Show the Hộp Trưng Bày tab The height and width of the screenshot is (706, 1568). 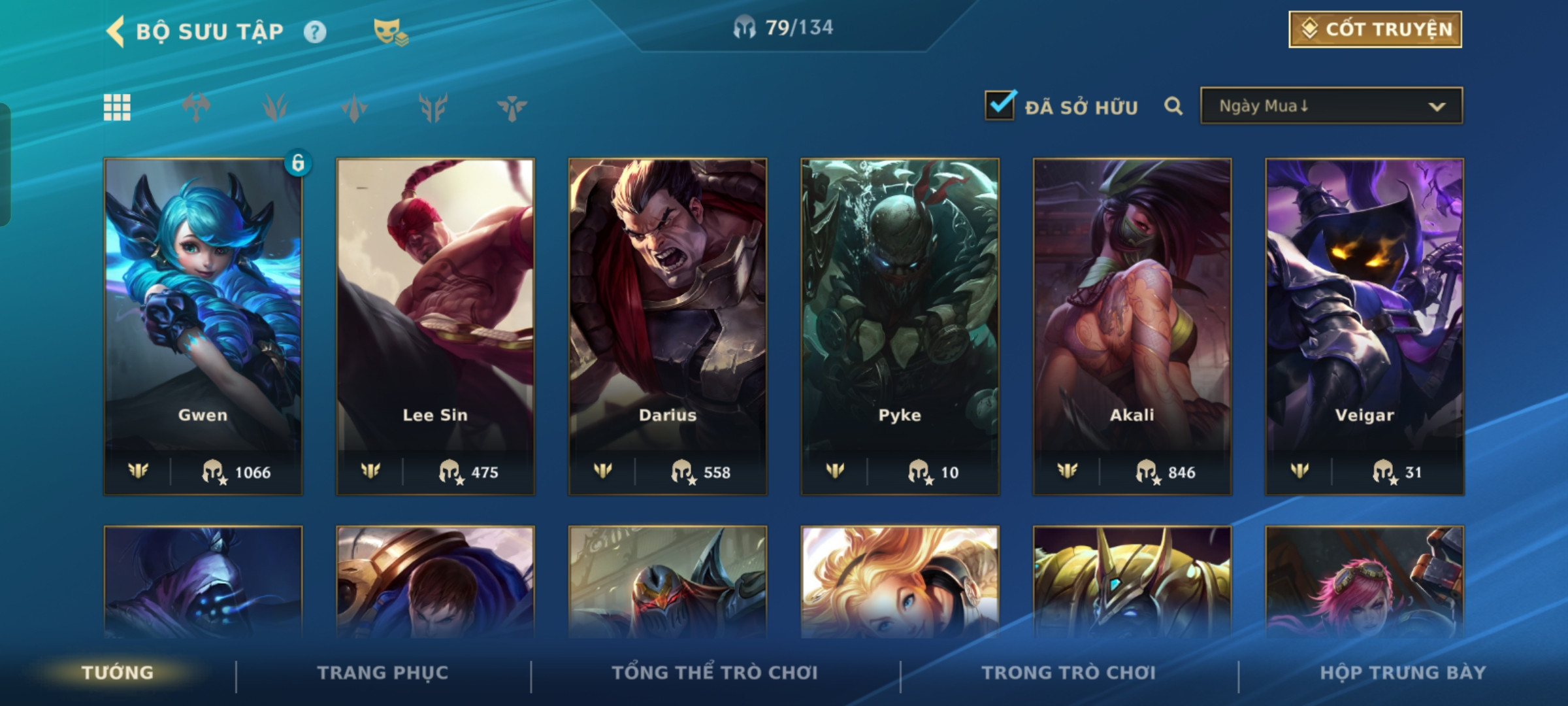point(1403,673)
